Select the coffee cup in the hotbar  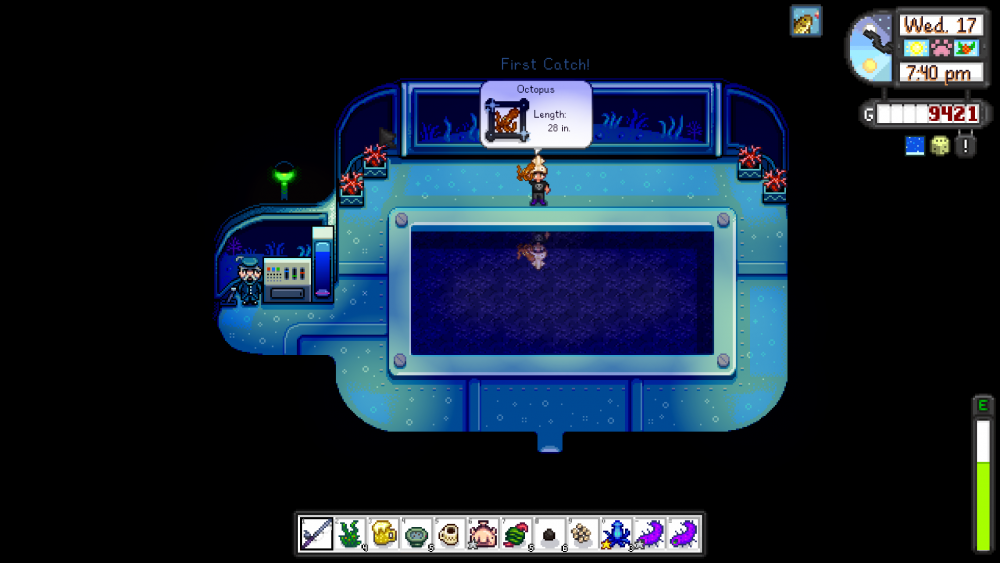click(x=450, y=533)
